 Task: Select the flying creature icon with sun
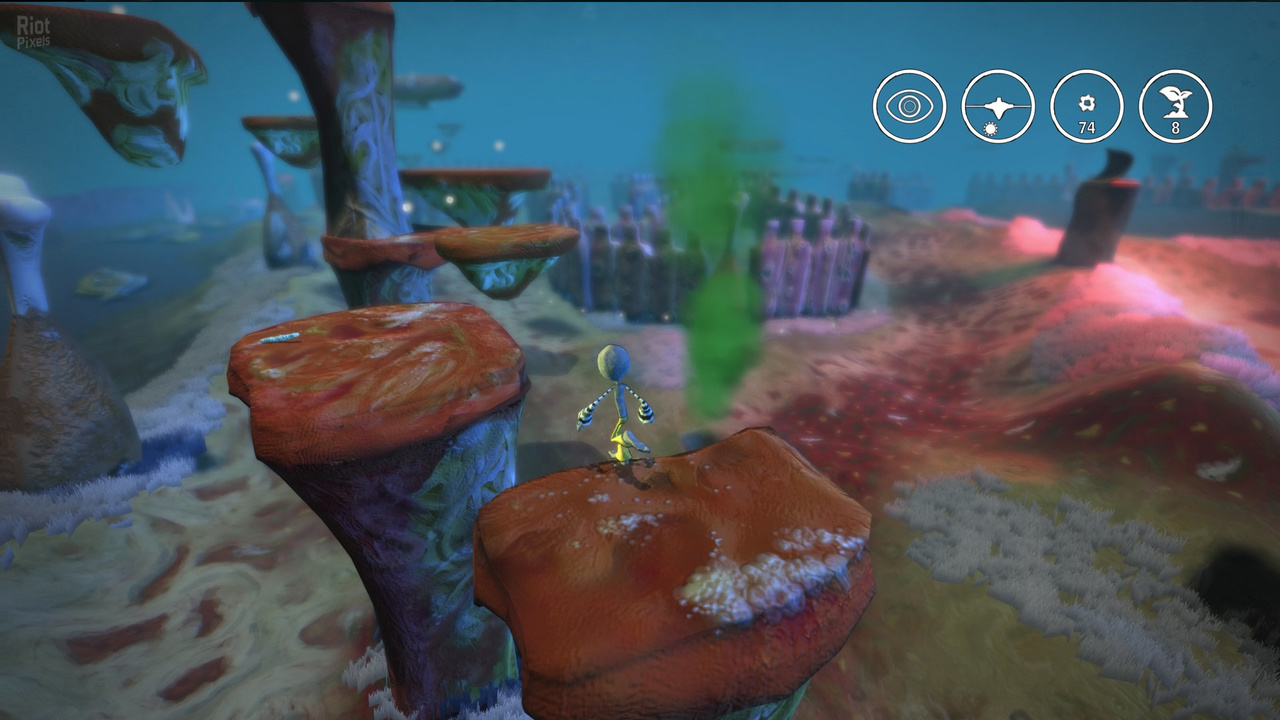[x=998, y=106]
